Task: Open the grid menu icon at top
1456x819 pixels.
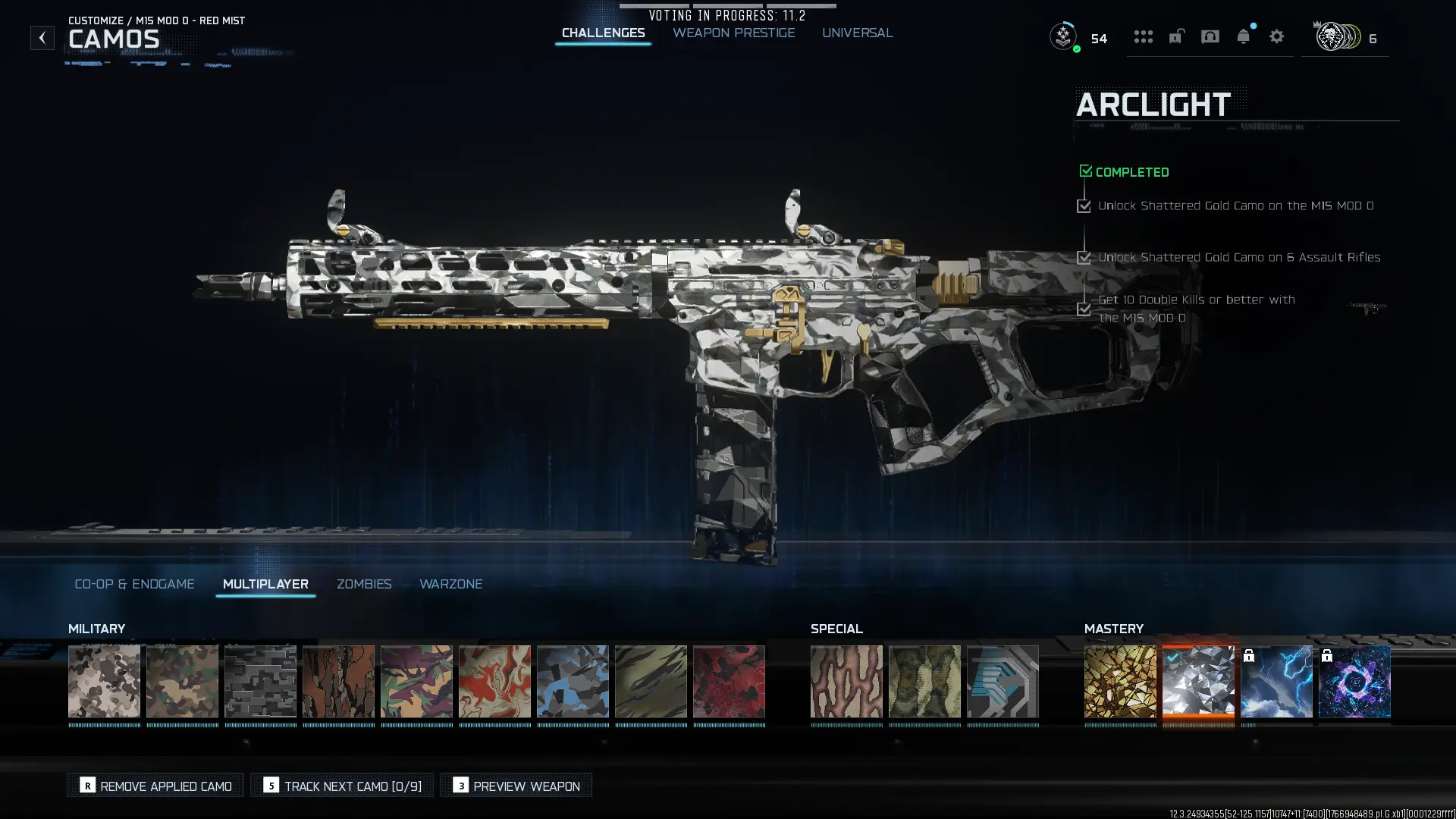Action: tap(1144, 36)
